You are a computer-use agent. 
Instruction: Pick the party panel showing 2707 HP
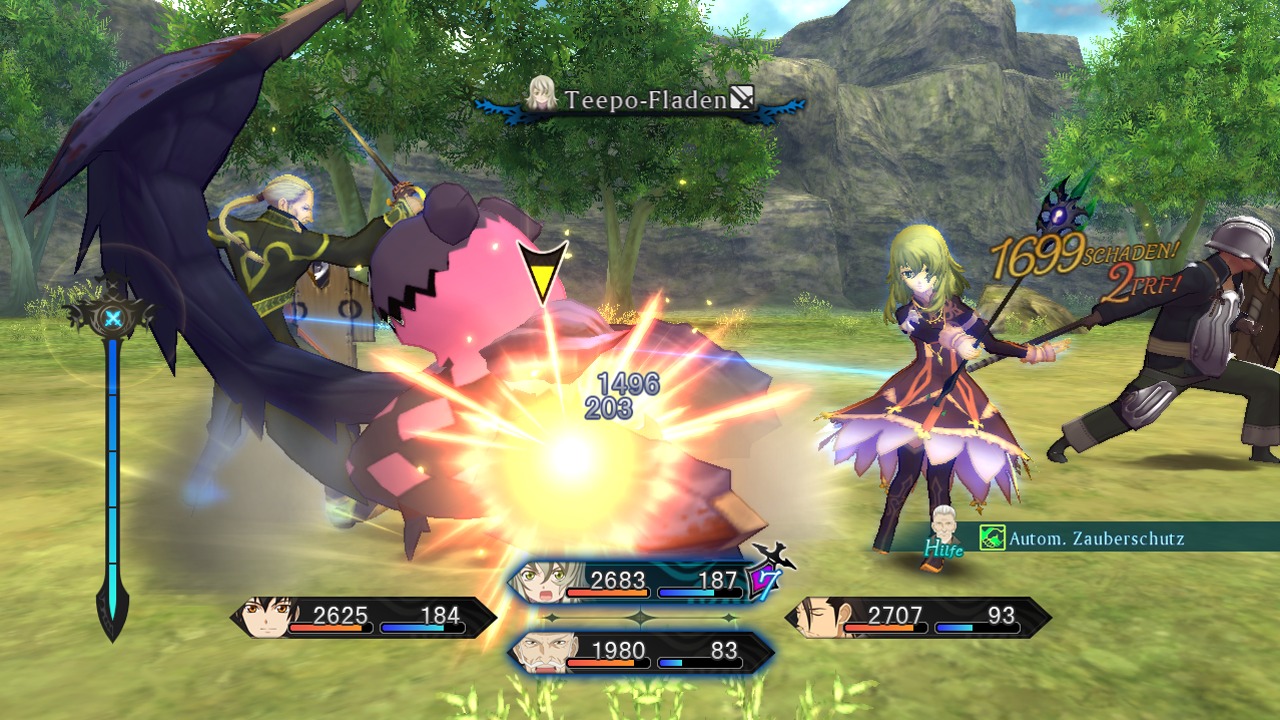pos(918,618)
